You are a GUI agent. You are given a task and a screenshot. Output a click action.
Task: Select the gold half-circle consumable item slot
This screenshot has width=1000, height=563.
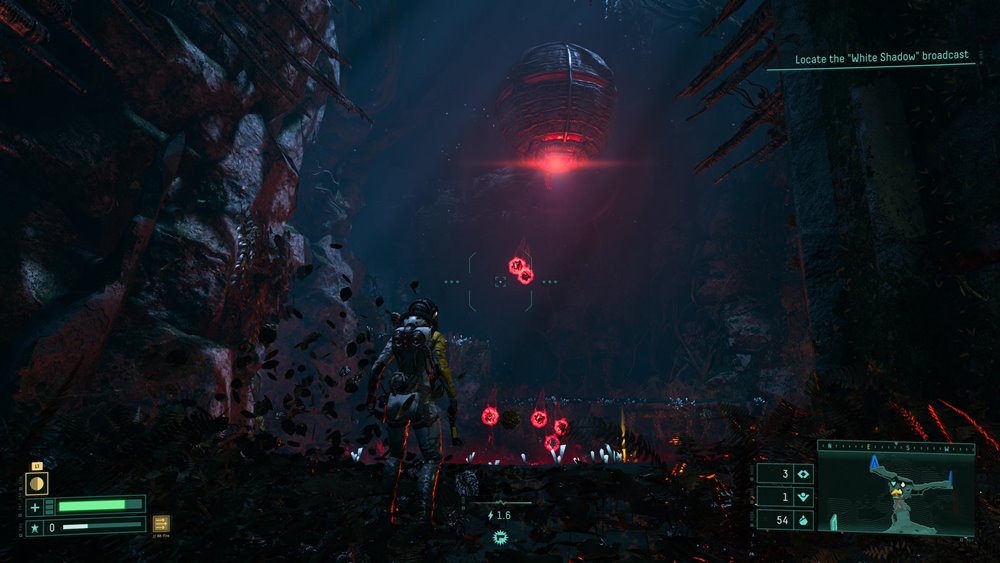[x=36, y=483]
